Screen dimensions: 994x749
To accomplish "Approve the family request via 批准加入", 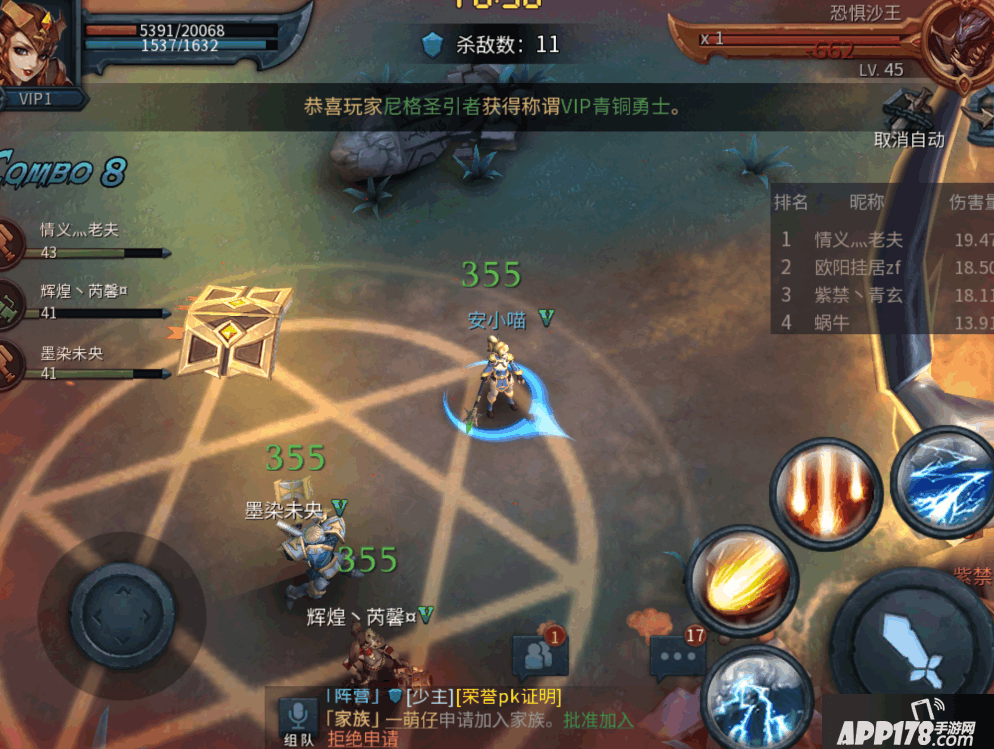I will [598, 719].
